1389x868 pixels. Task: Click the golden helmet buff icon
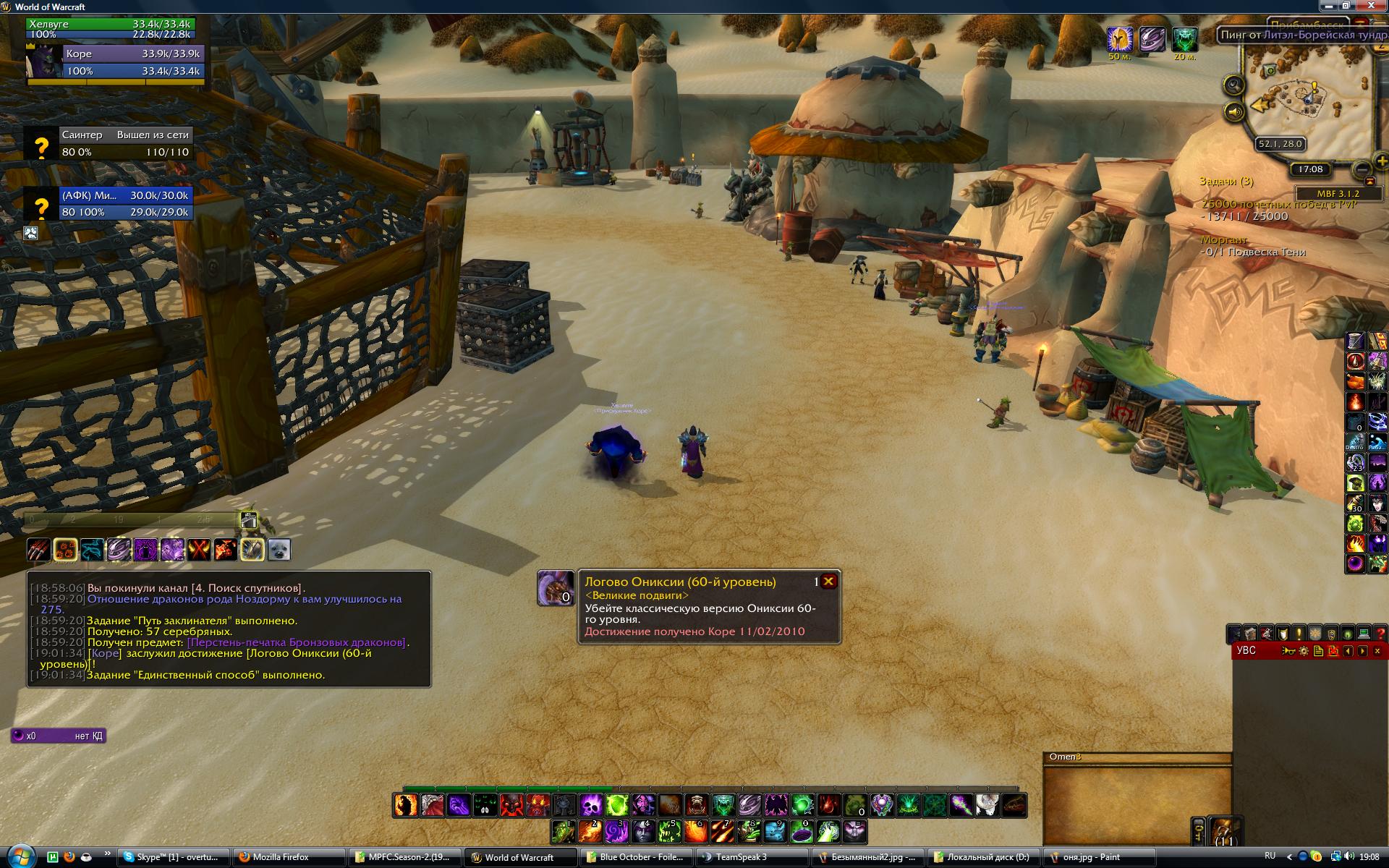coord(1119,39)
